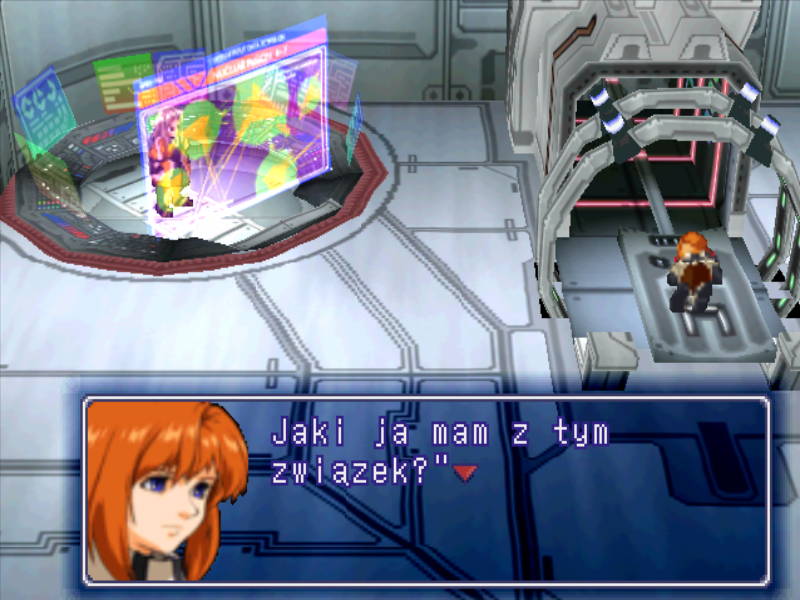Click the red continue arrow in the dialogue

[464, 472]
